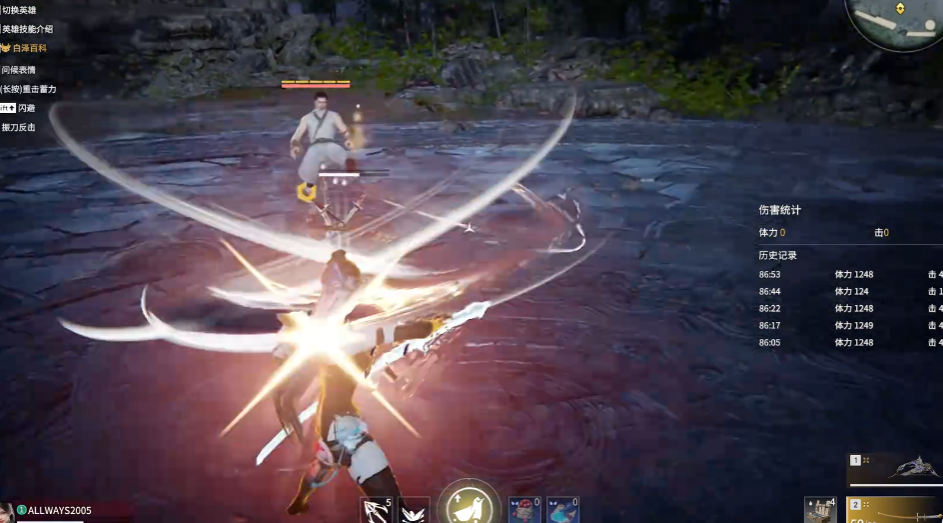Select the repair kit slot showing 4
The height and width of the screenshot is (523, 943).
click(820, 510)
